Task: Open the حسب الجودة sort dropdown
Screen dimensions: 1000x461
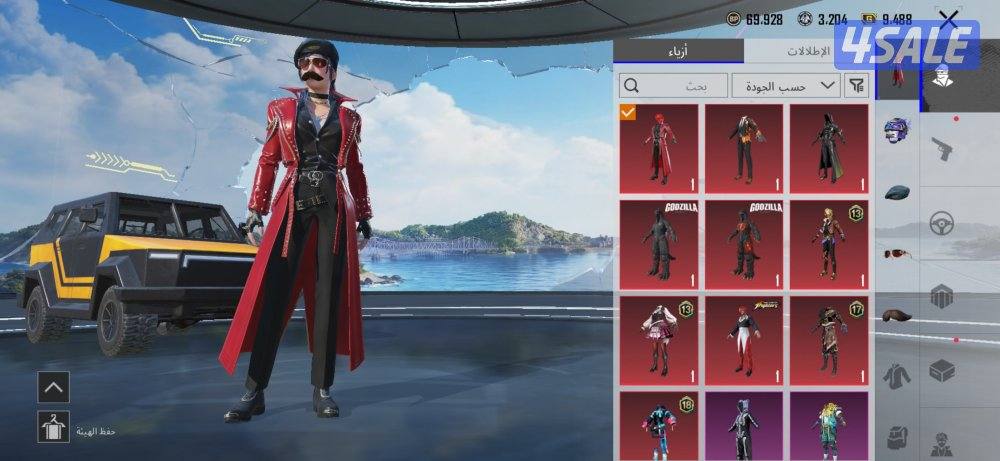Action: tap(786, 86)
